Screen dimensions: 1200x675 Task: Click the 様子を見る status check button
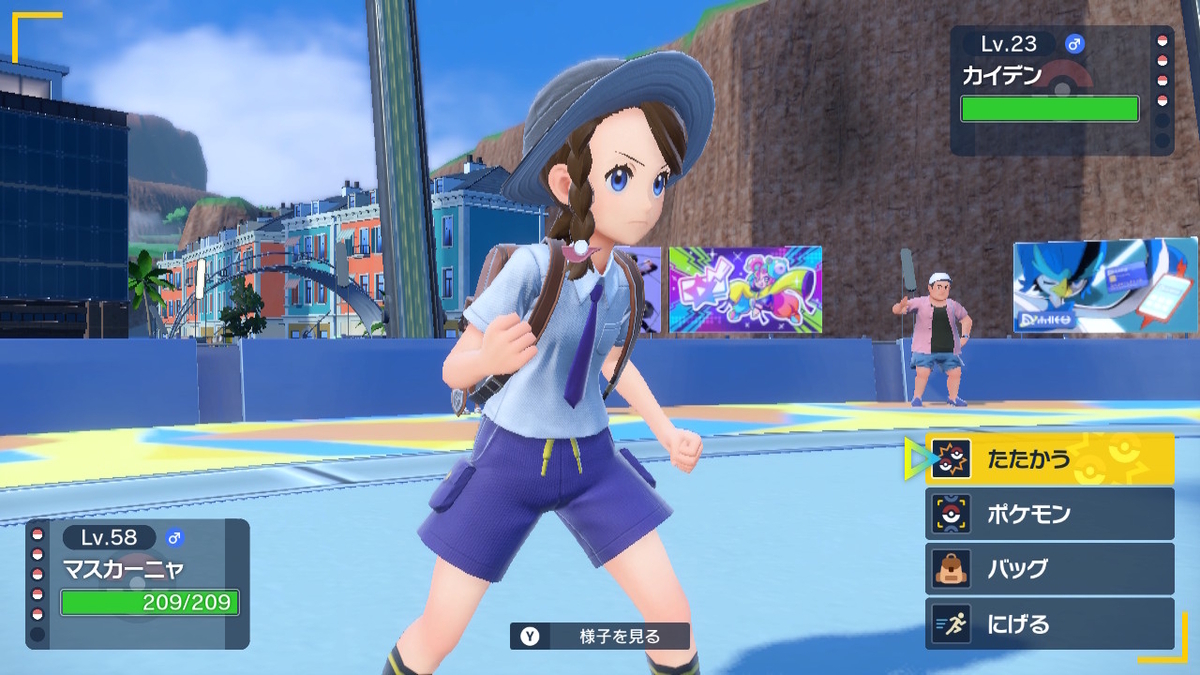(600, 636)
